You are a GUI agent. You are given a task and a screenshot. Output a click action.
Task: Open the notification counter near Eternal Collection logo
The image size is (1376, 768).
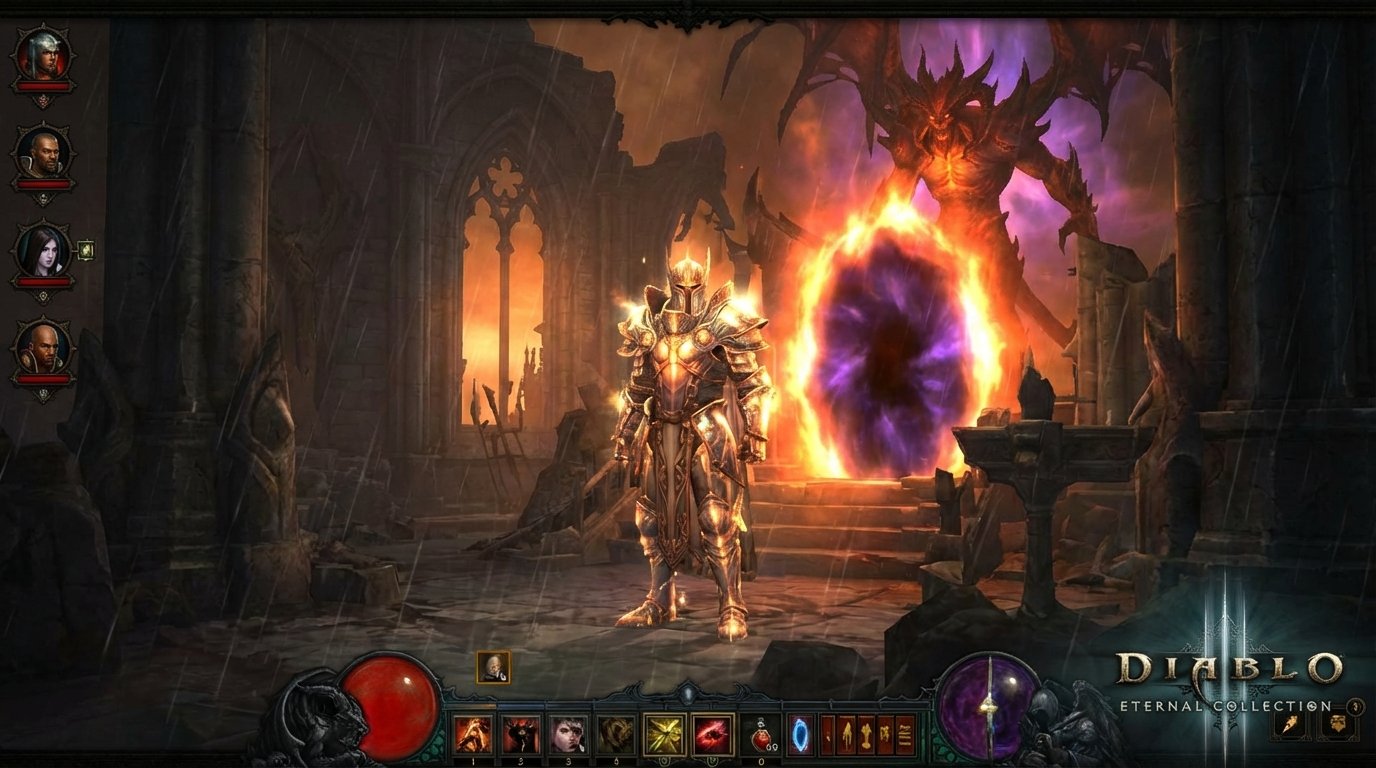(x=1354, y=708)
